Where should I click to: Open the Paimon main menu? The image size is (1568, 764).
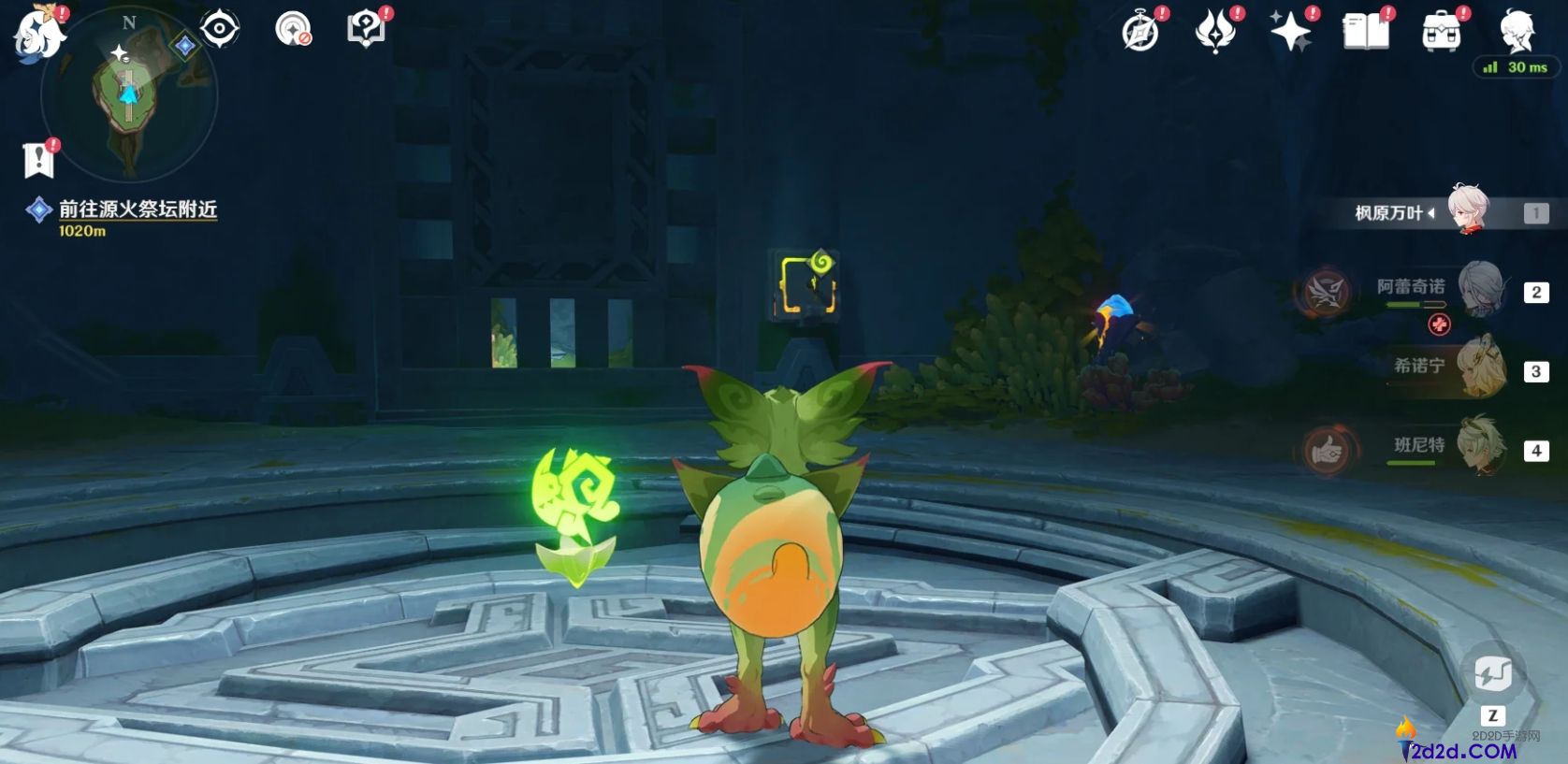[39, 33]
